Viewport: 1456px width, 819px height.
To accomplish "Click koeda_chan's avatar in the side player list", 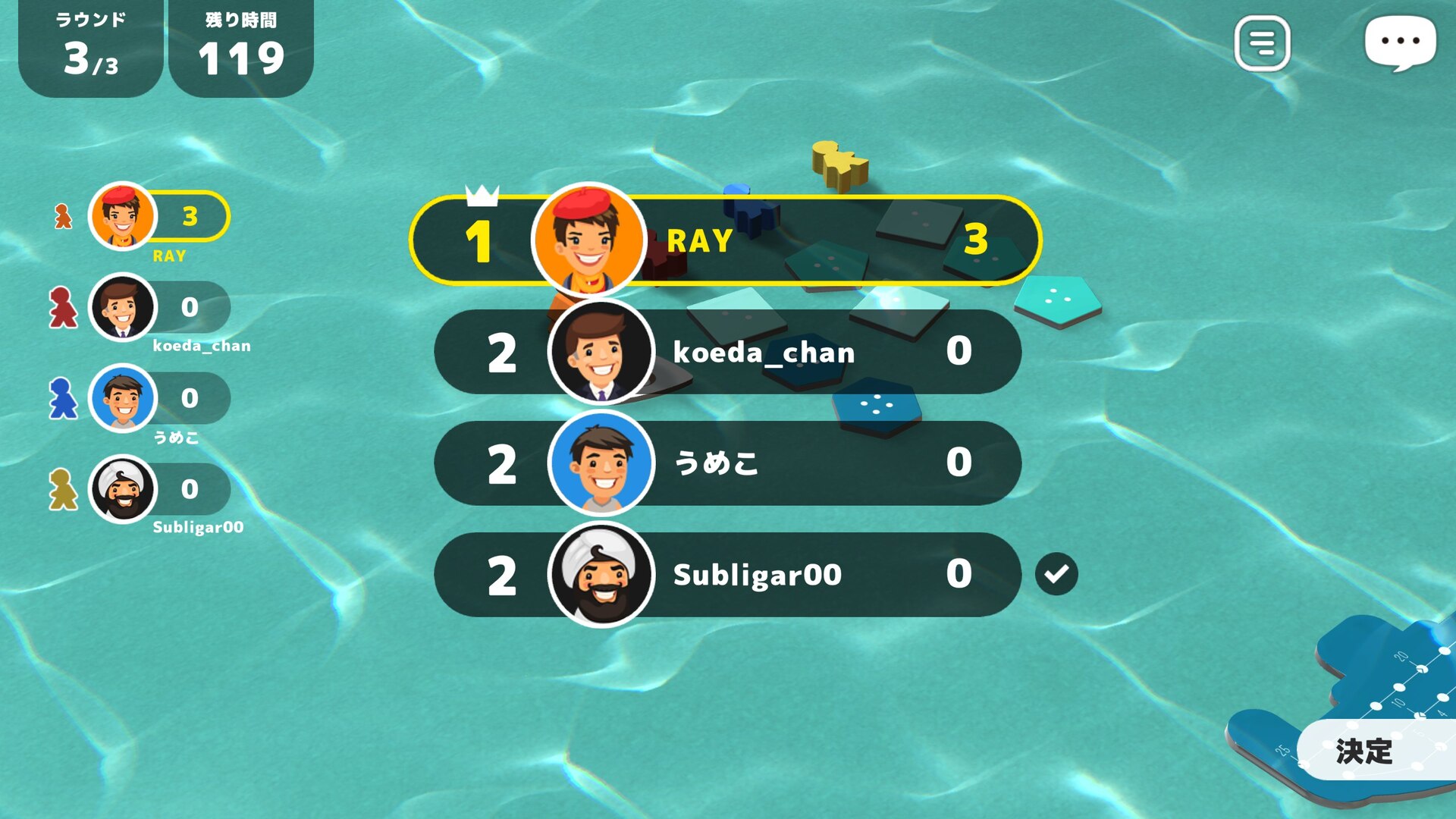I will (122, 307).
